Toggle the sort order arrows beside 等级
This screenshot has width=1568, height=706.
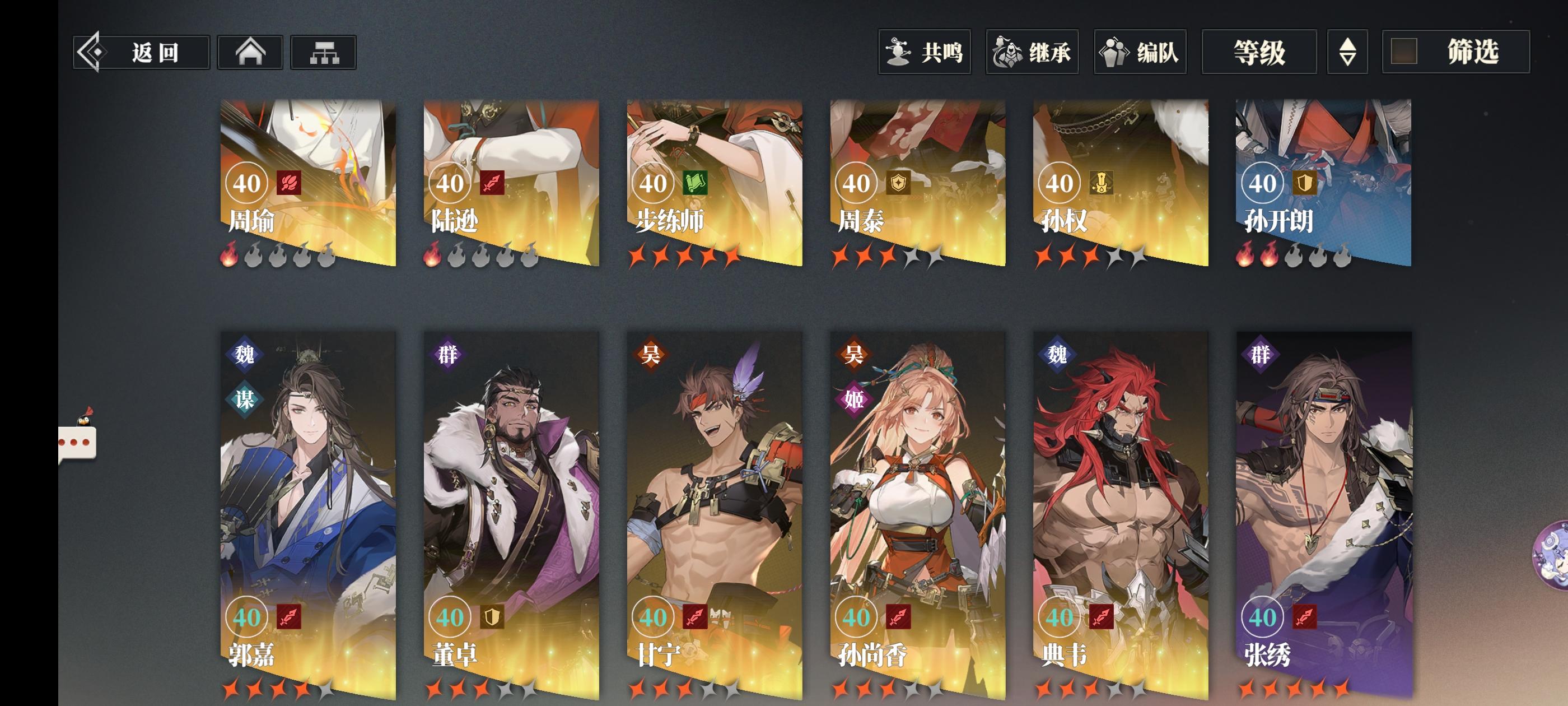click(1347, 53)
